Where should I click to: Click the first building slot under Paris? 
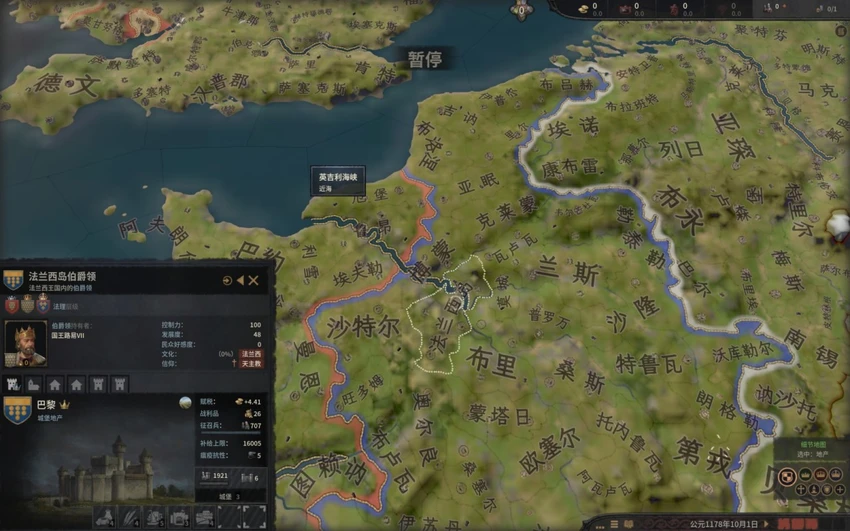point(105,517)
